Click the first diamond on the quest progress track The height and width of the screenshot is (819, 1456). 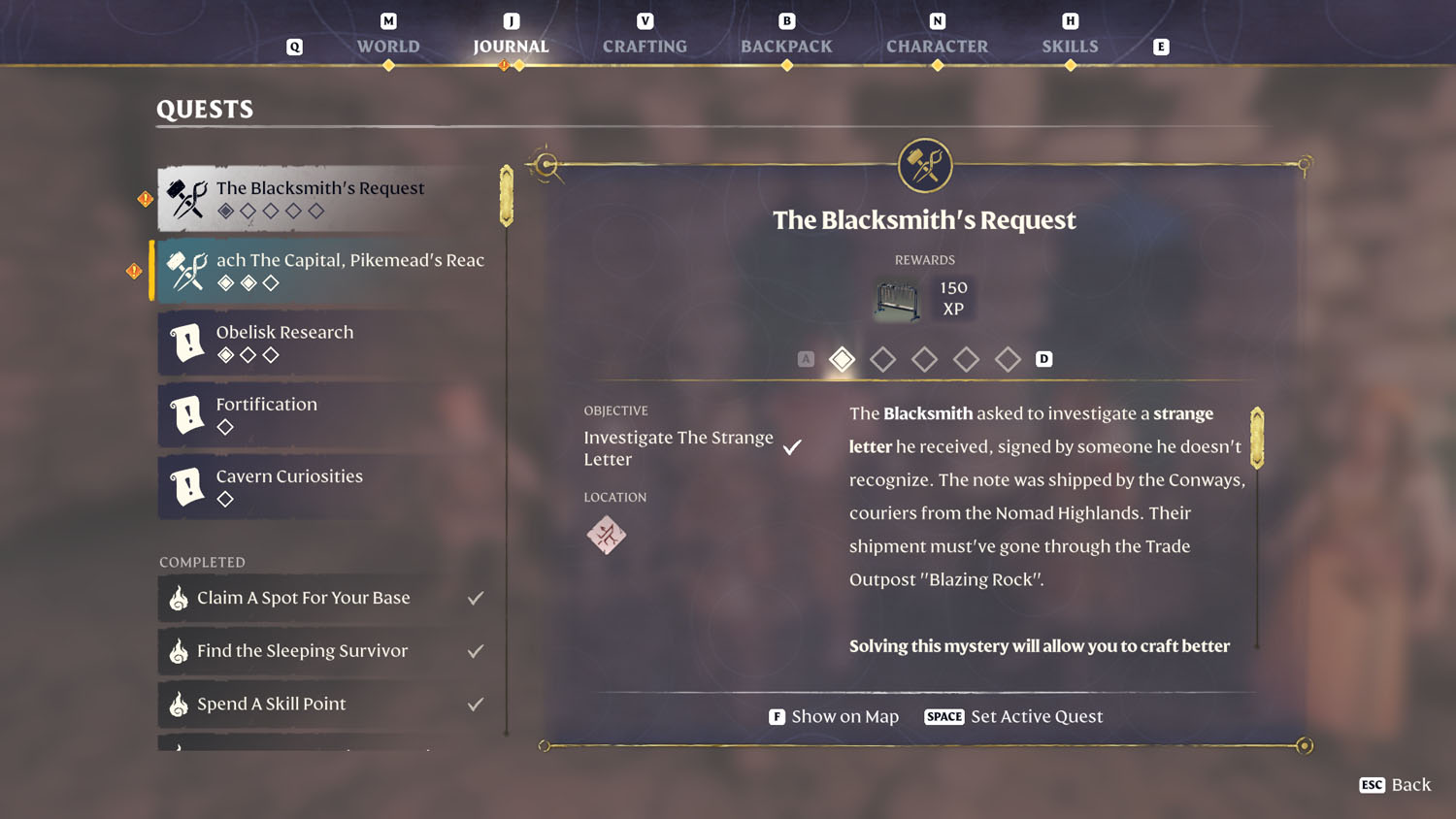pyautogui.click(x=842, y=359)
